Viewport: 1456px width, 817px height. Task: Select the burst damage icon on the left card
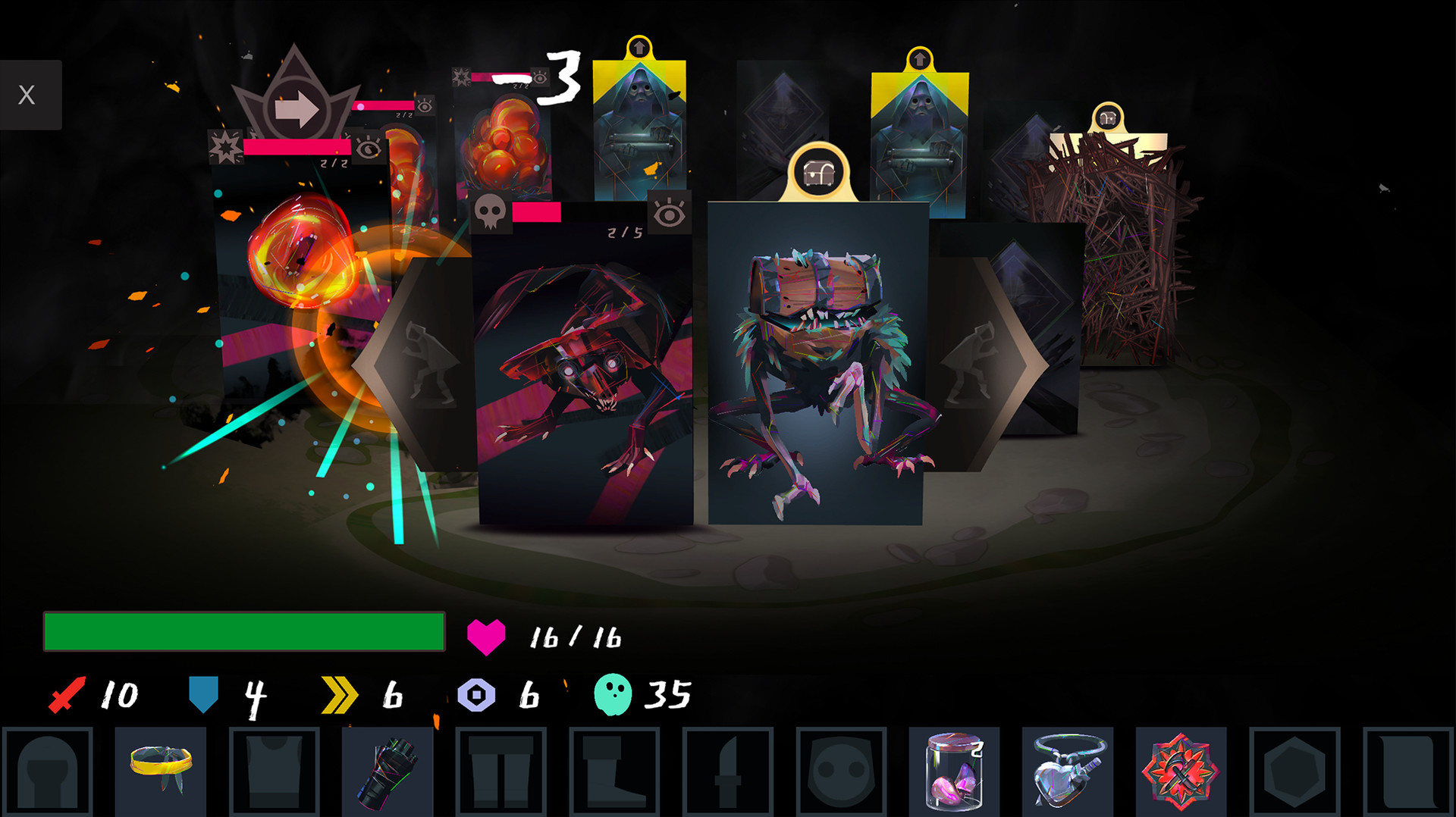(x=224, y=146)
